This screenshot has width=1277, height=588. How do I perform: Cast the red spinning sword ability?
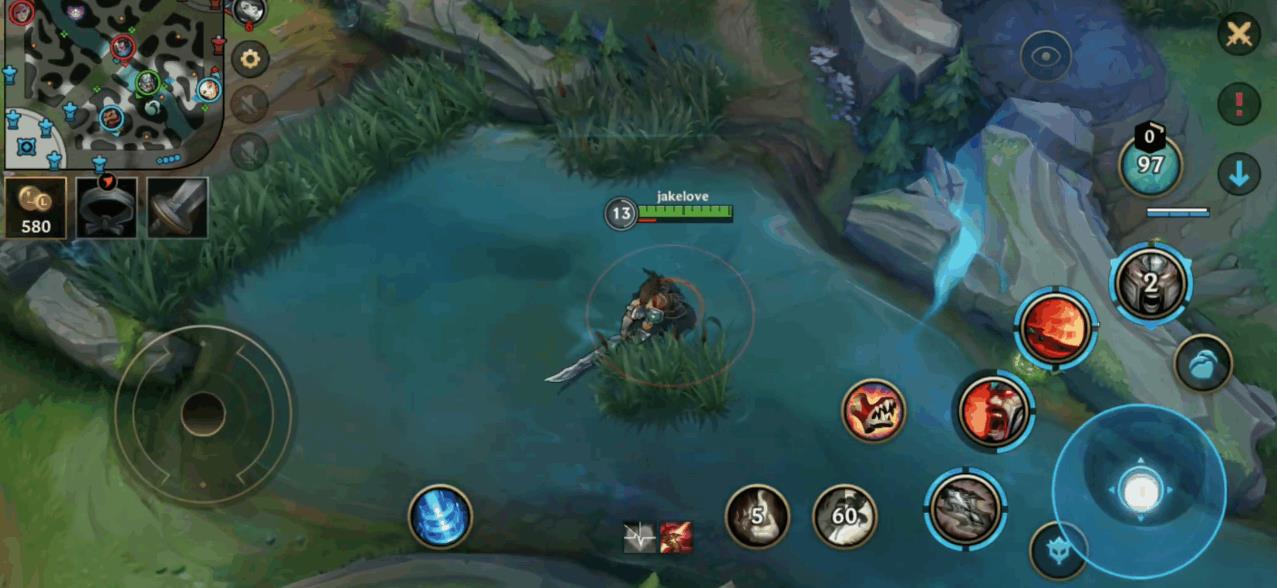point(1056,328)
